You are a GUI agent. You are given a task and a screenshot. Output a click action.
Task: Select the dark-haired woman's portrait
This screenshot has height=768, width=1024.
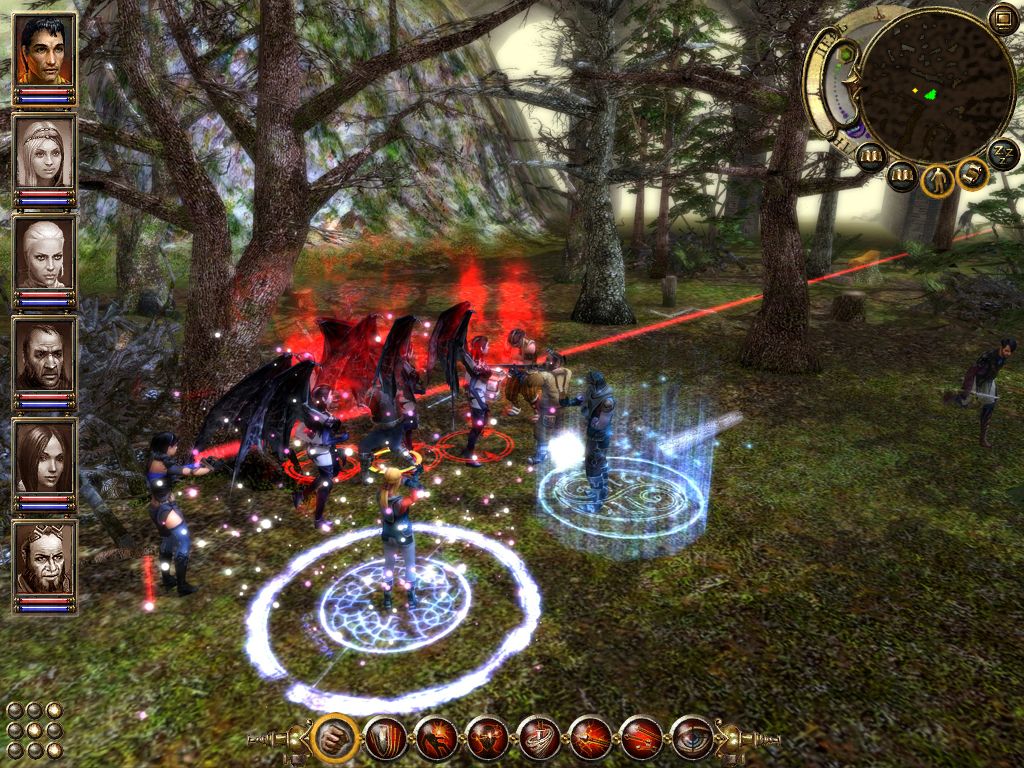point(45,456)
